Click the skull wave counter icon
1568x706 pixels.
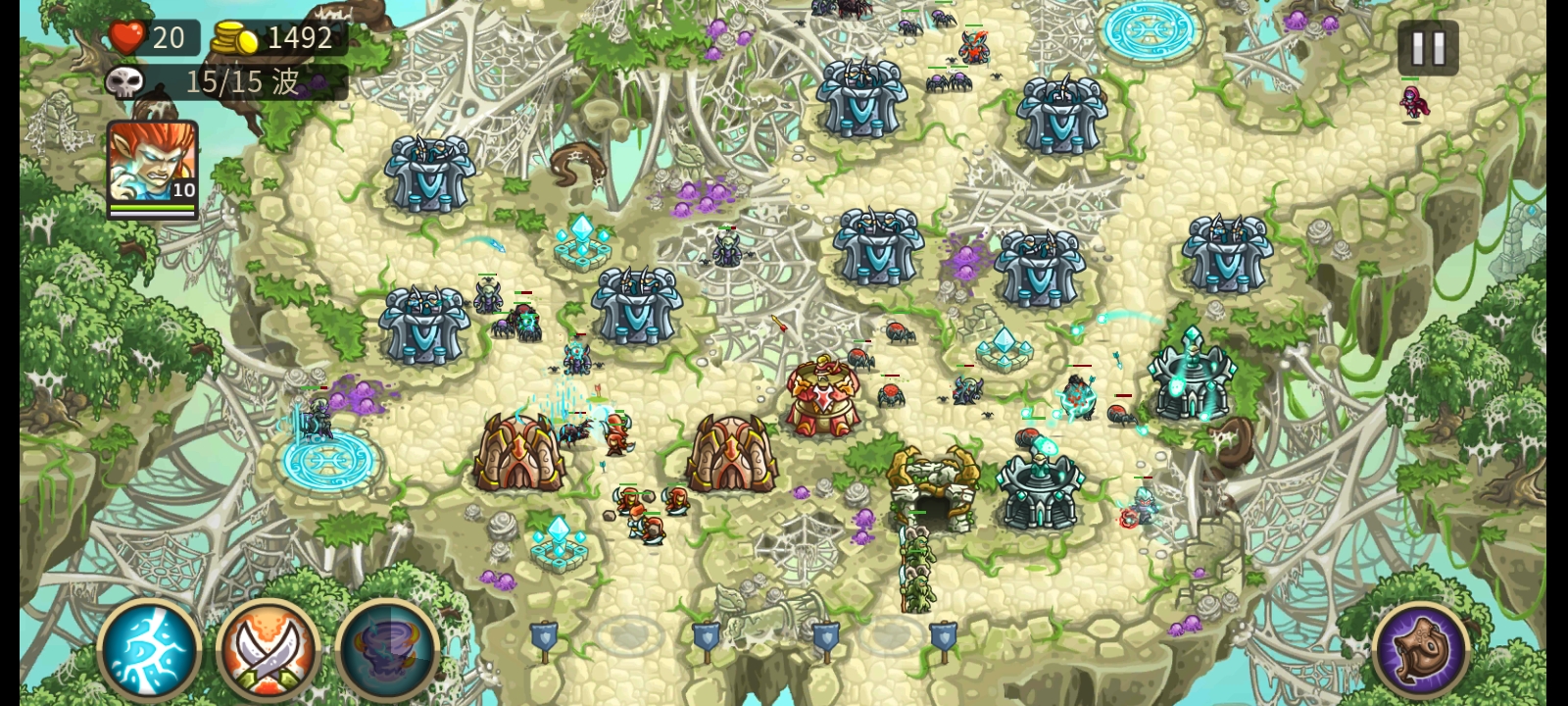click(125, 81)
